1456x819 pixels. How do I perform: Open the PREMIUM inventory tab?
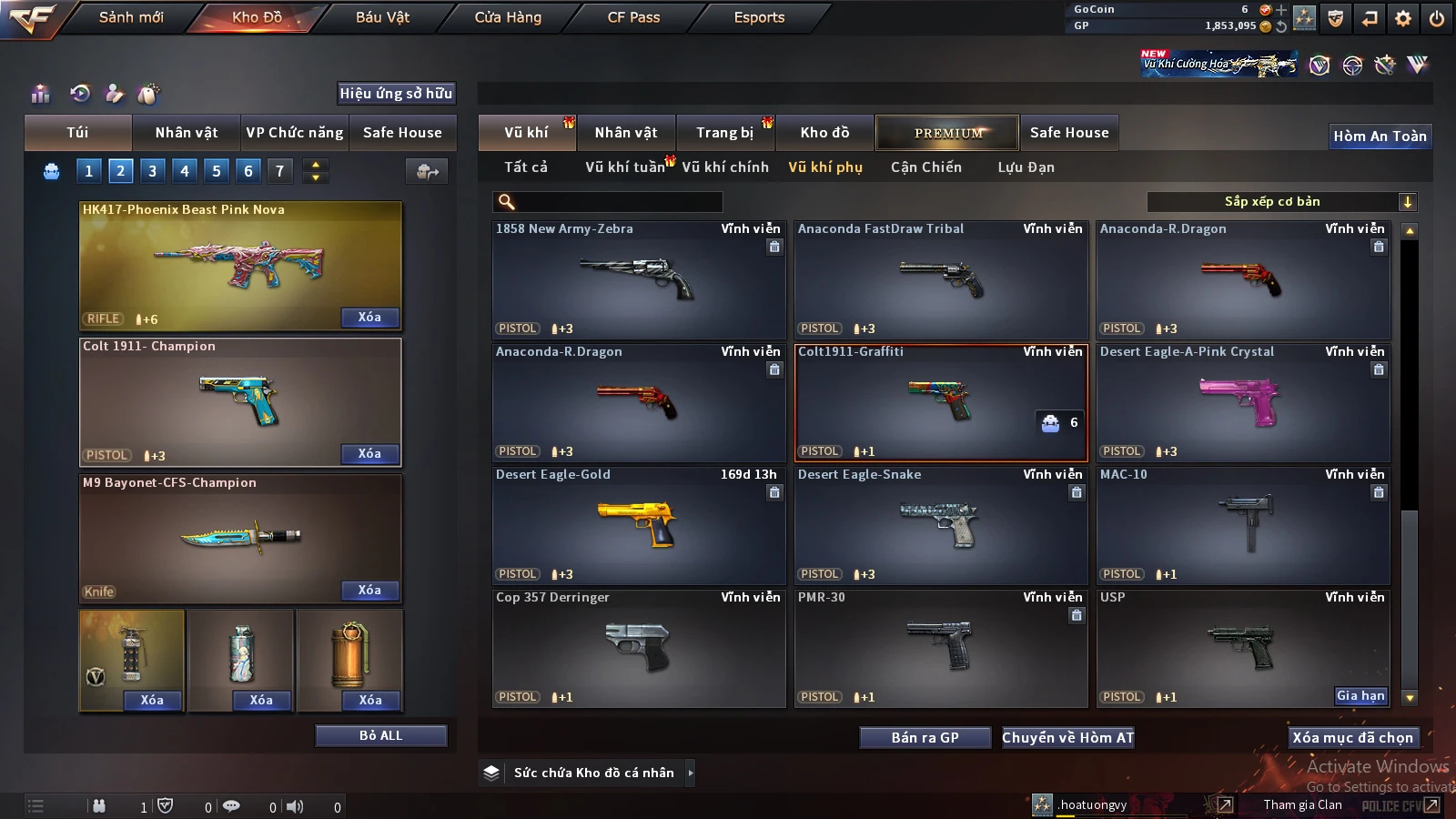(947, 133)
